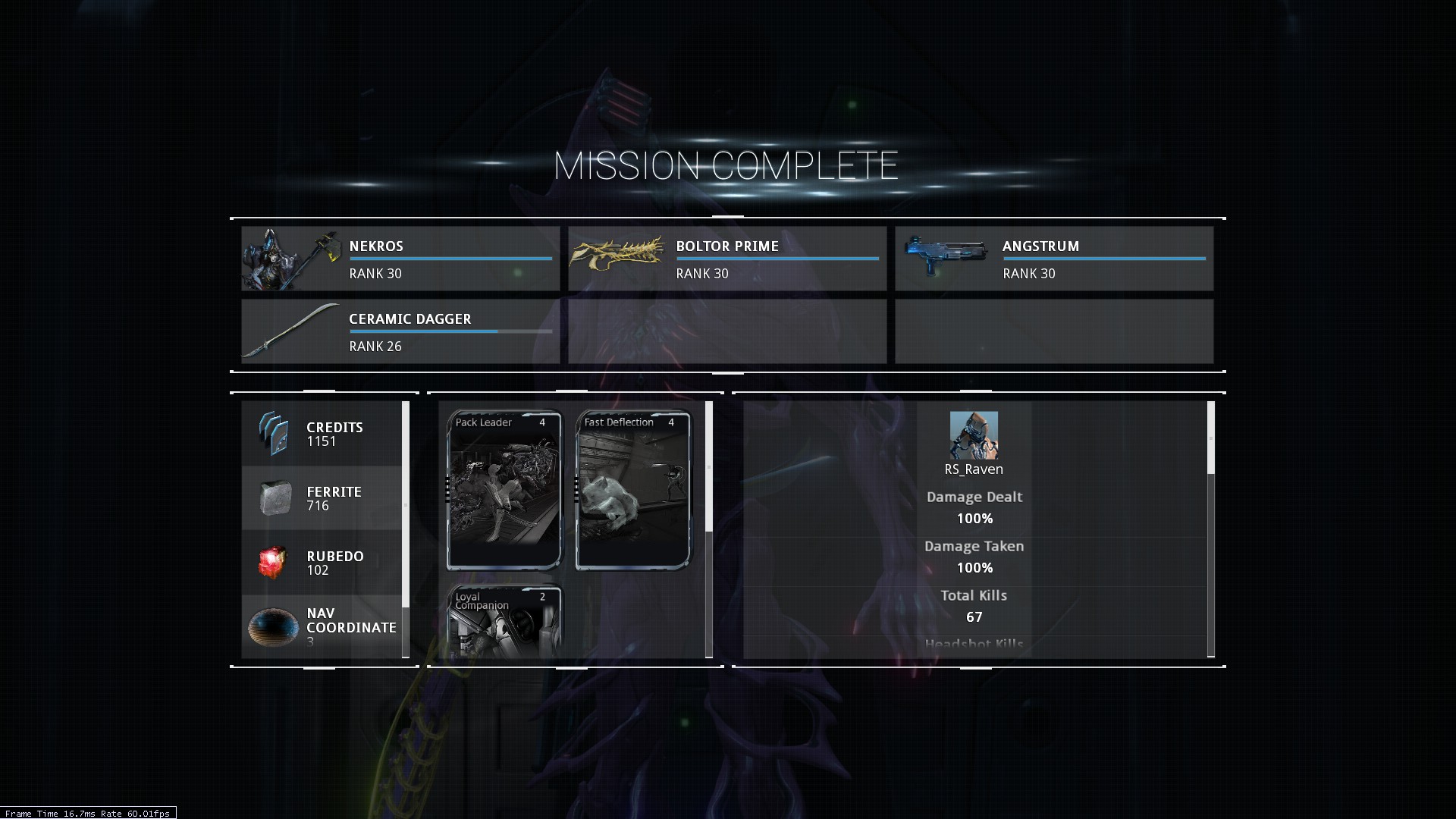The image size is (1456, 819).
Task: Click the resource list scrollbar
Action: tap(406, 504)
